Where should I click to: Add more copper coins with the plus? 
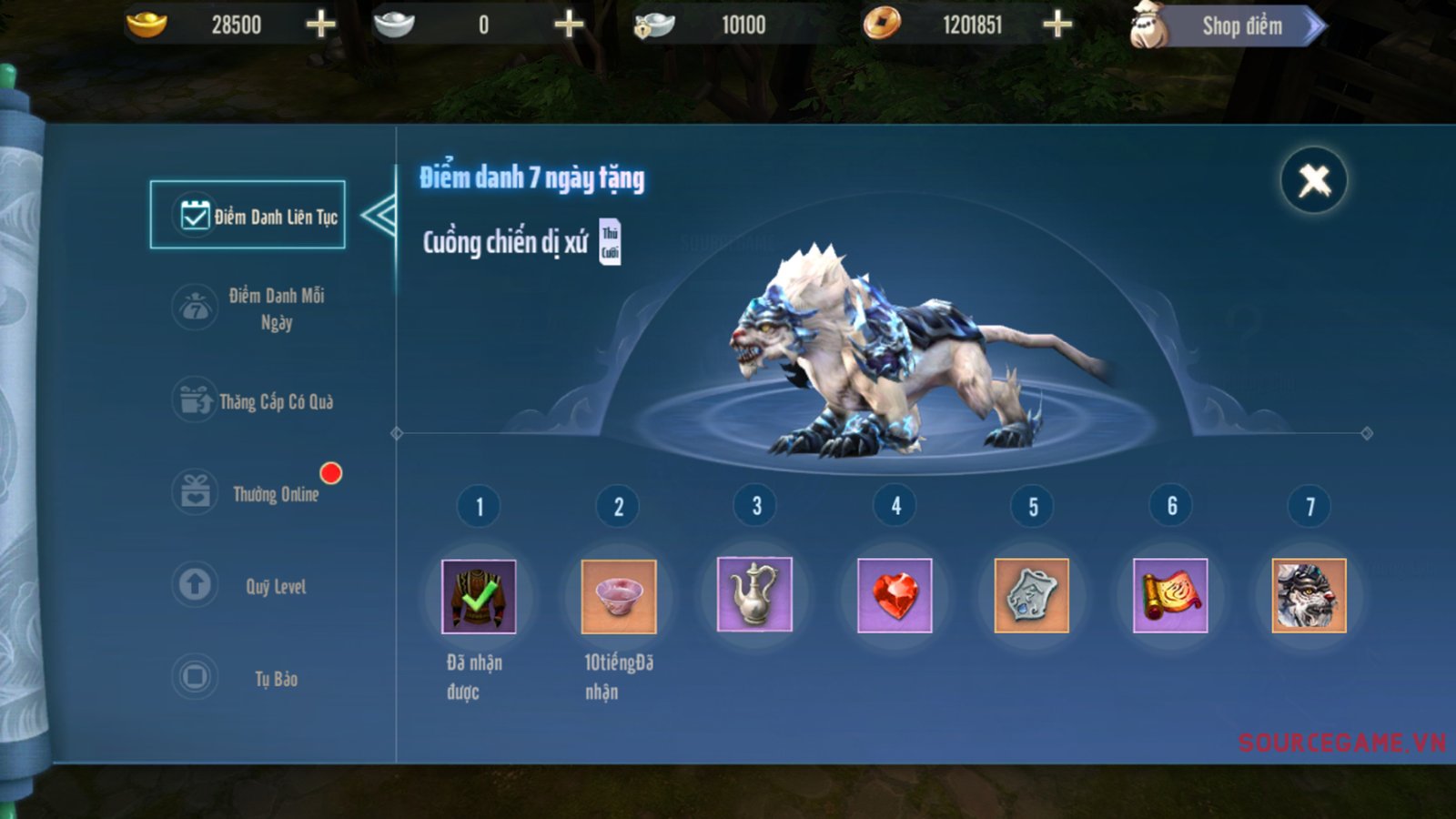click(1057, 25)
